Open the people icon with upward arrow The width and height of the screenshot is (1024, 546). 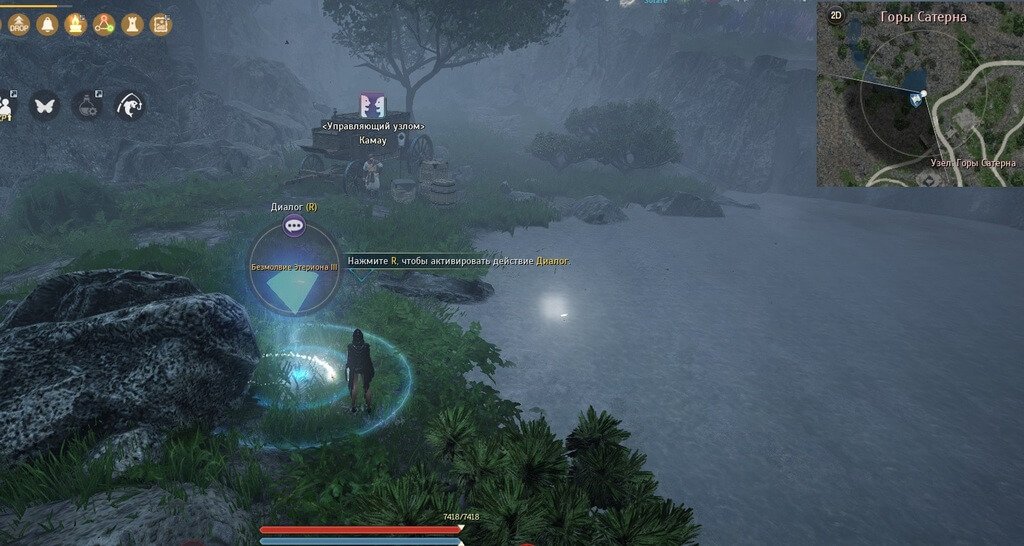click(x=7, y=105)
